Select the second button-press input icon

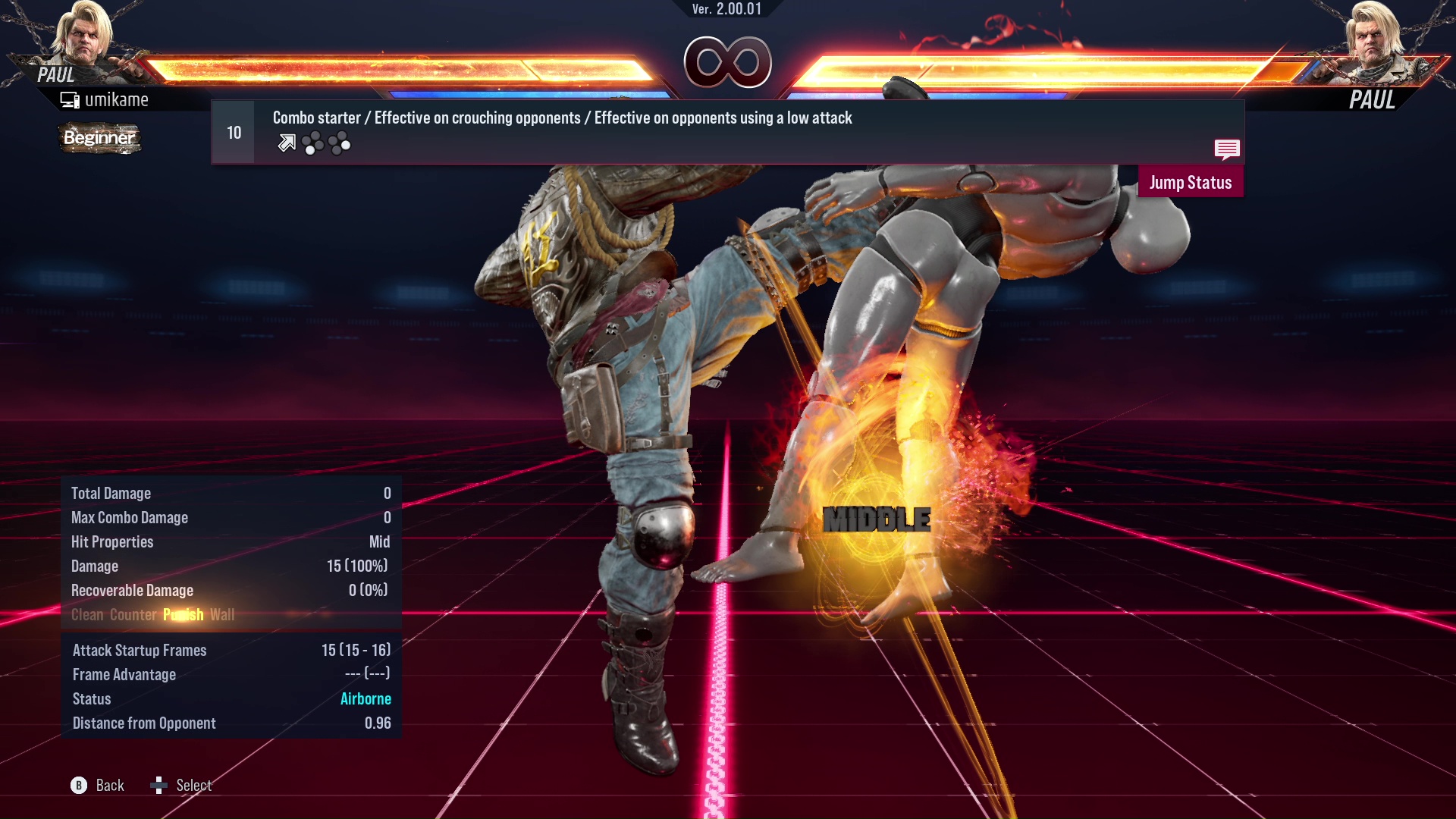pyautogui.click(x=339, y=143)
